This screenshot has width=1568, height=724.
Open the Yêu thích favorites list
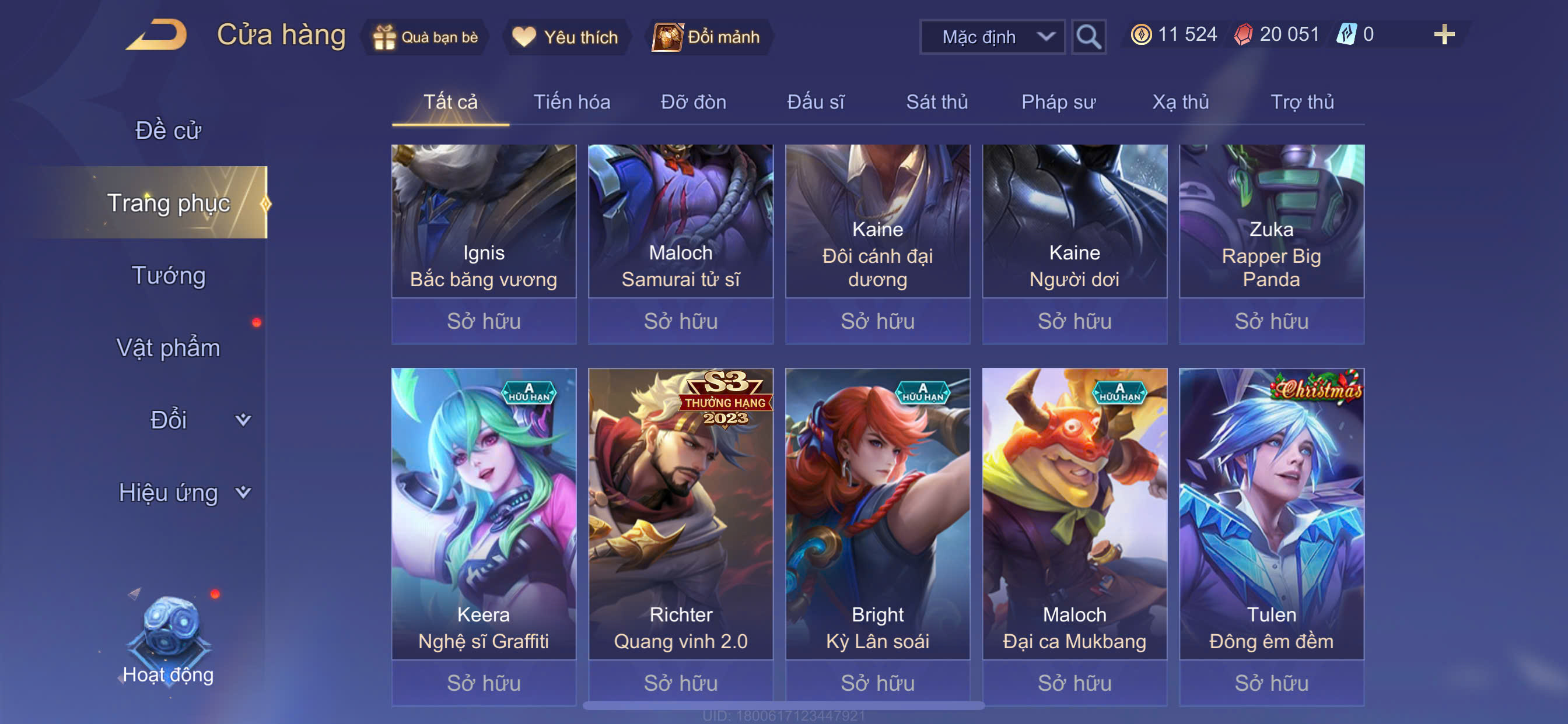[x=565, y=37]
